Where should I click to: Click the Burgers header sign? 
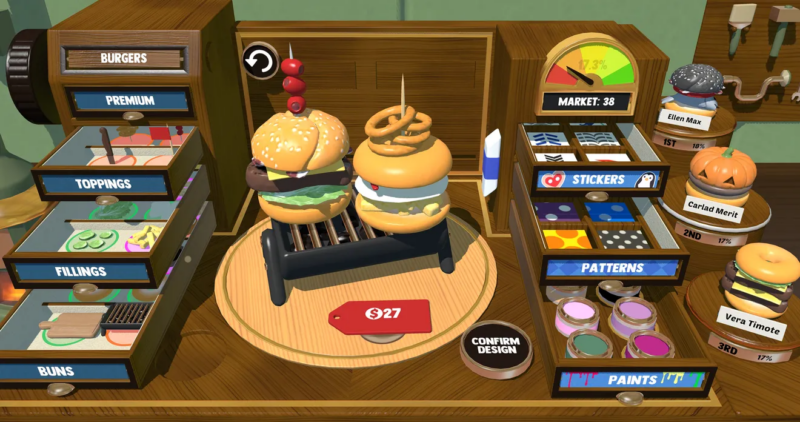pos(124,58)
